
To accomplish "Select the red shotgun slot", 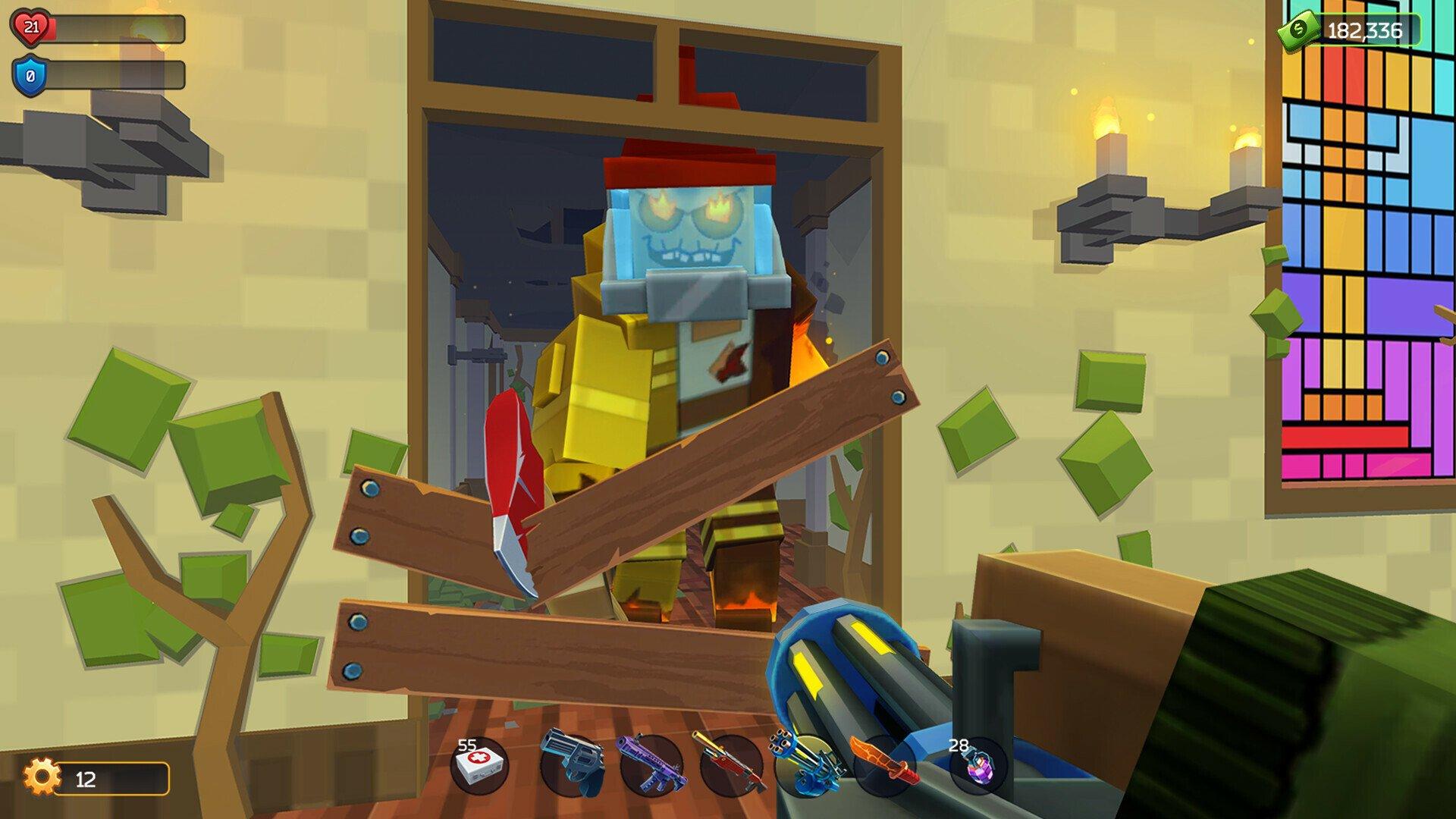I will pyautogui.click(x=730, y=764).
